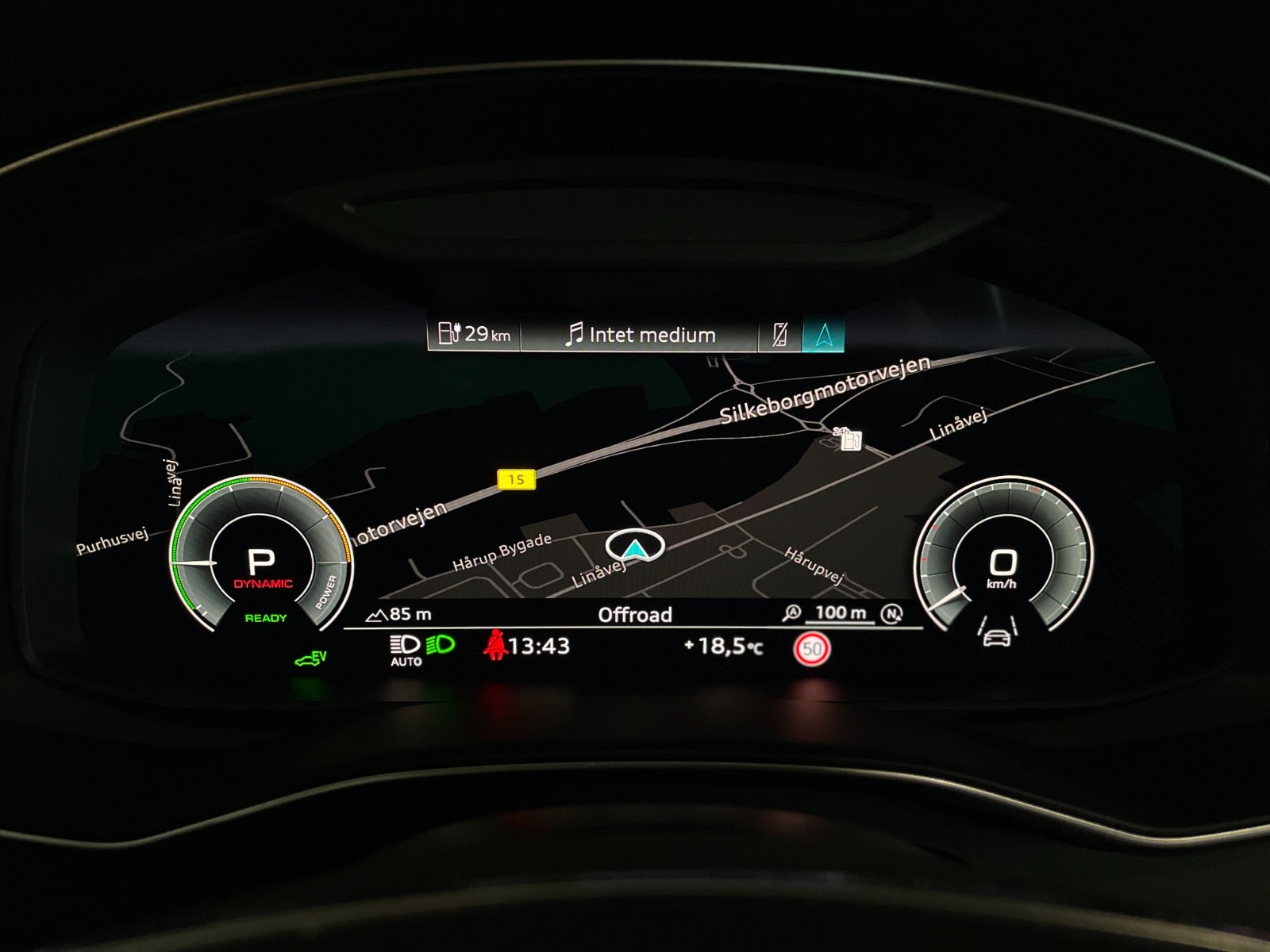Switch to the Intet medium media tab
This screenshot has width=1270, height=952.
pyautogui.click(x=640, y=335)
